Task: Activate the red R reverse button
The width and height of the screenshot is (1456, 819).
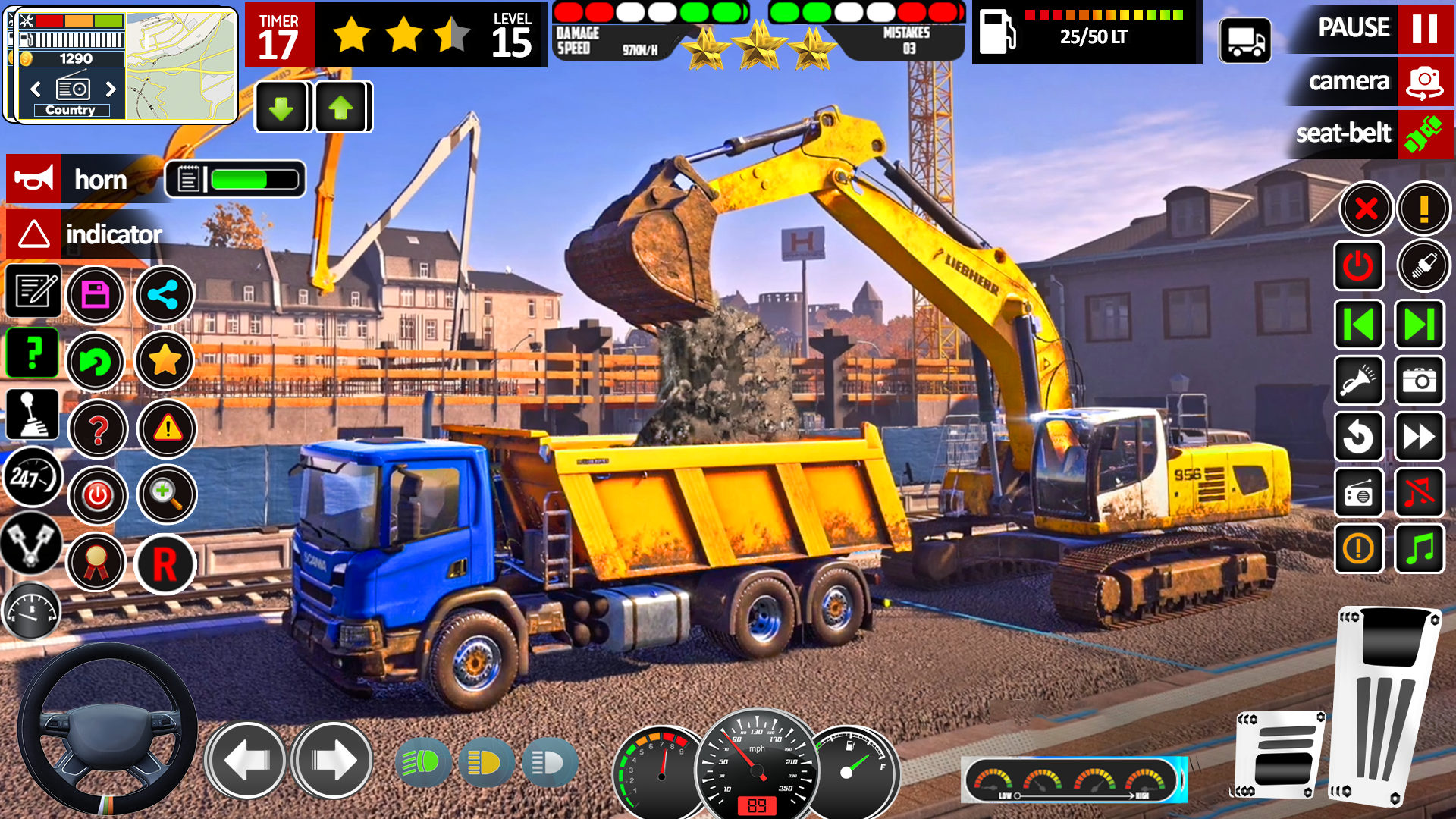Action: [165, 564]
